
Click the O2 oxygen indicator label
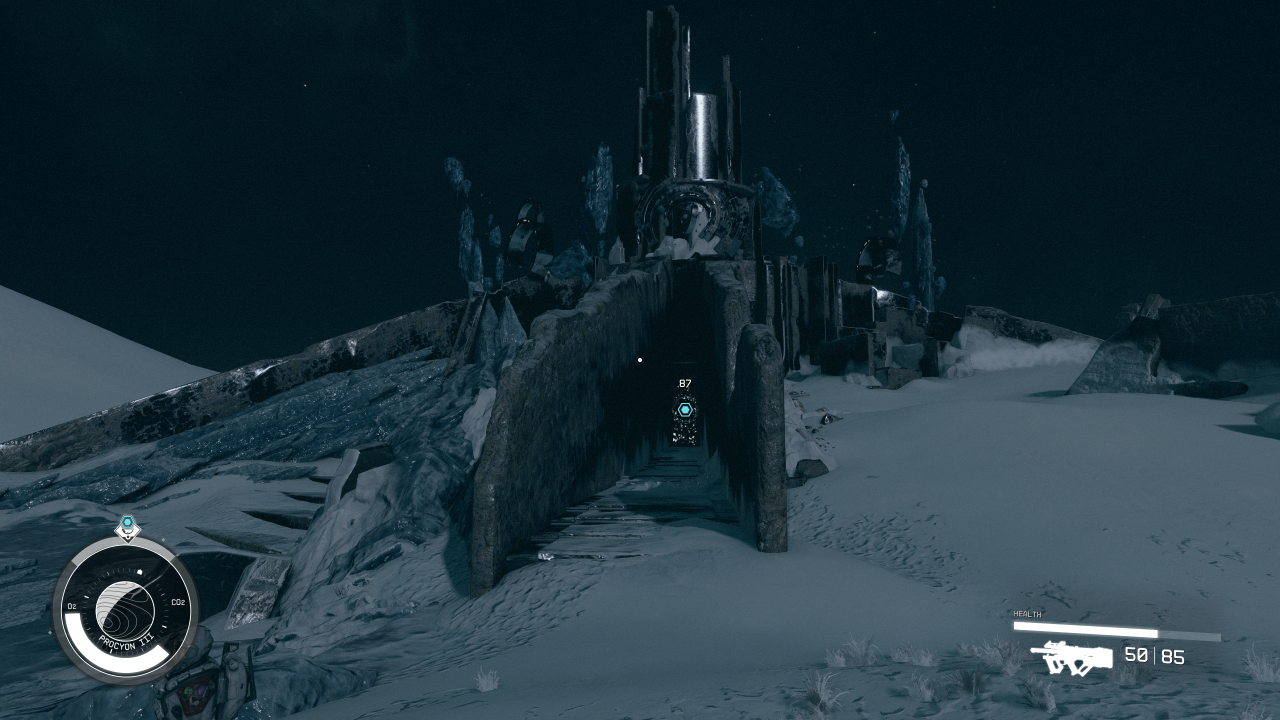[72, 605]
